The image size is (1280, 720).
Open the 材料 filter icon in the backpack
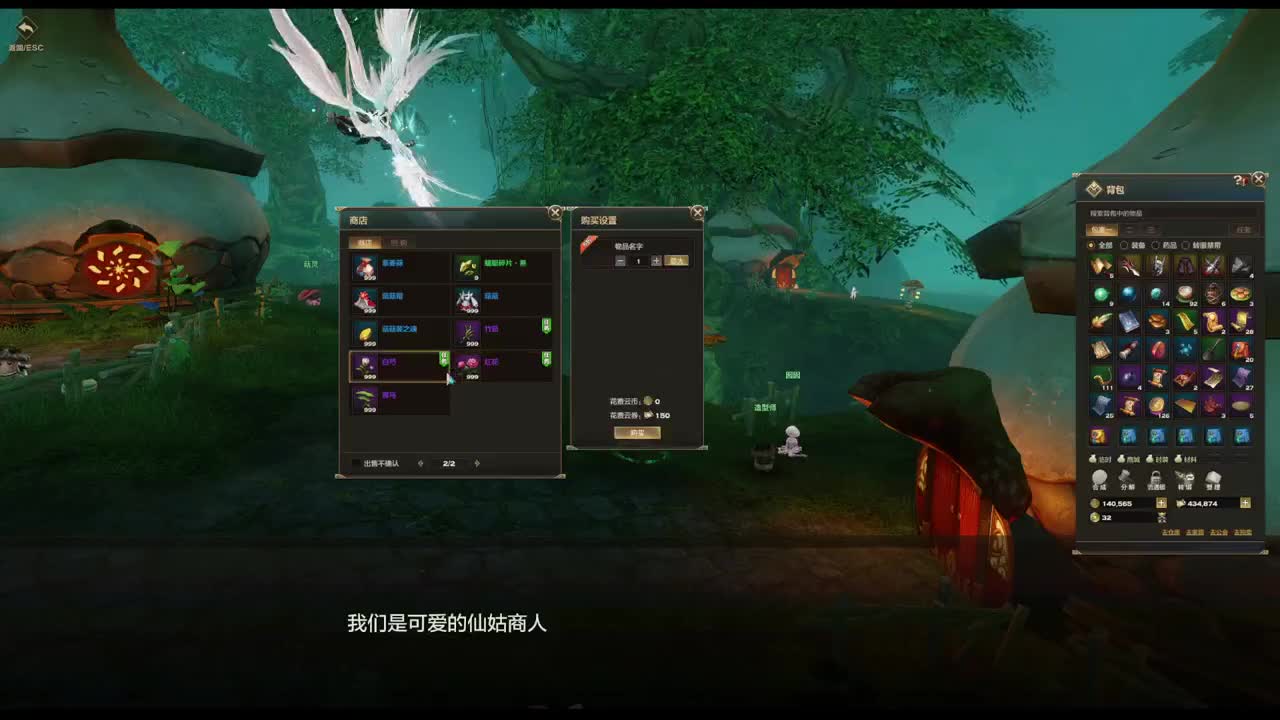pyautogui.click(x=1180, y=459)
